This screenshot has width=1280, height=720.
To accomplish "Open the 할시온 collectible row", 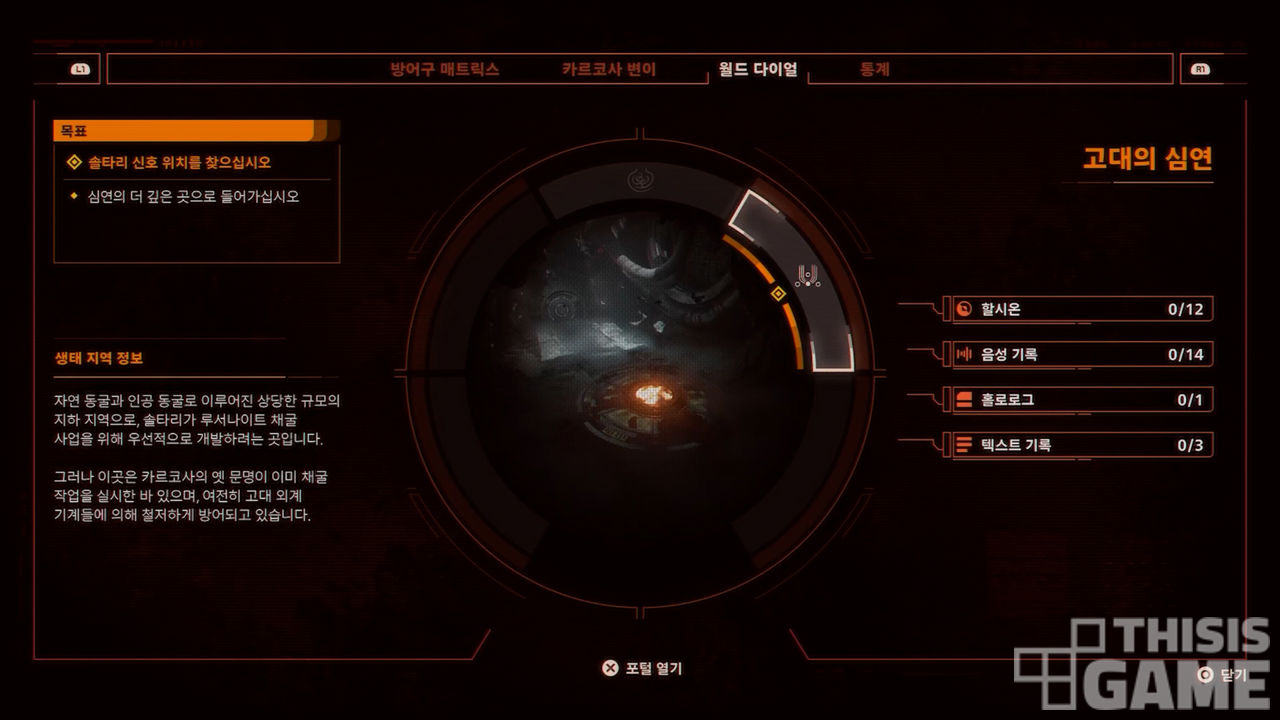I will (1079, 309).
